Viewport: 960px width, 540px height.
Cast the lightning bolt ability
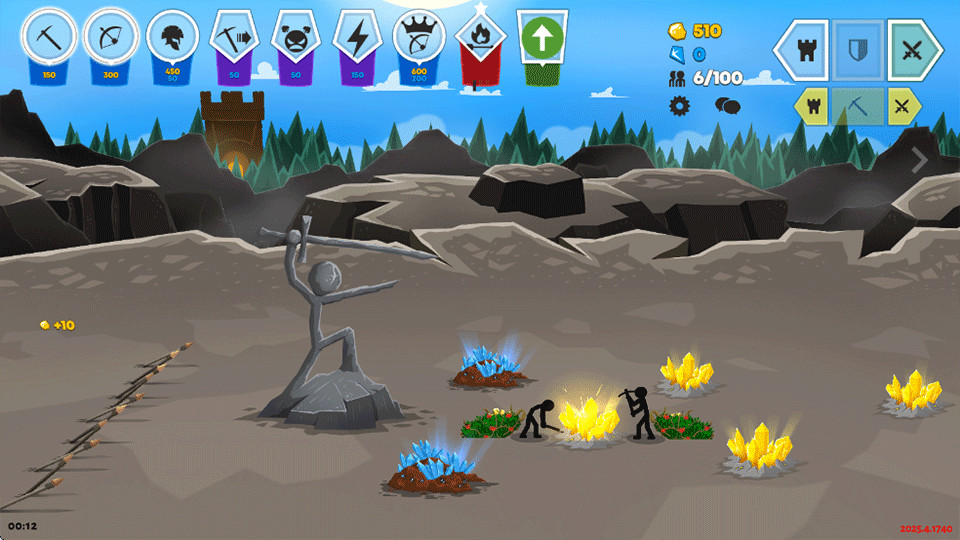click(356, 38)
